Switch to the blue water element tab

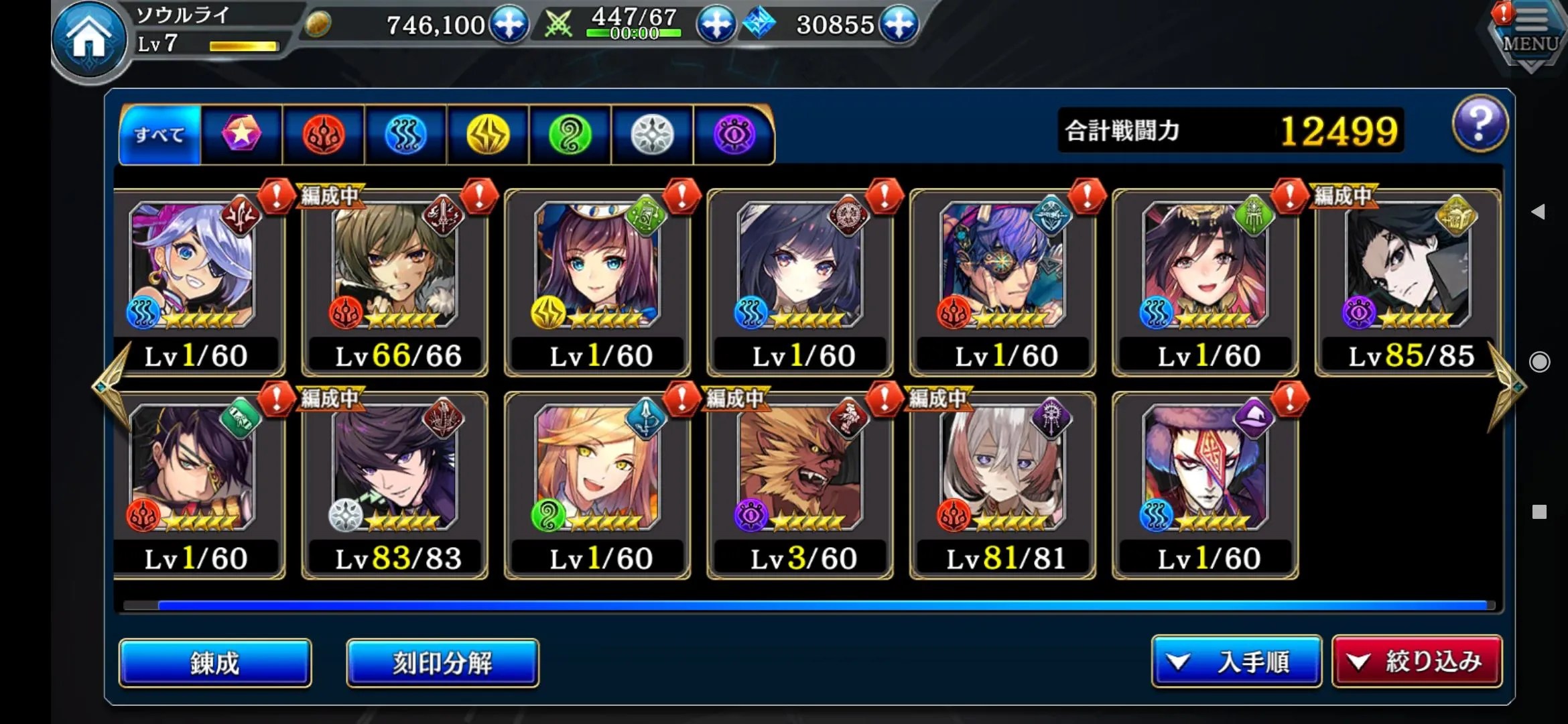pos(405,135)
